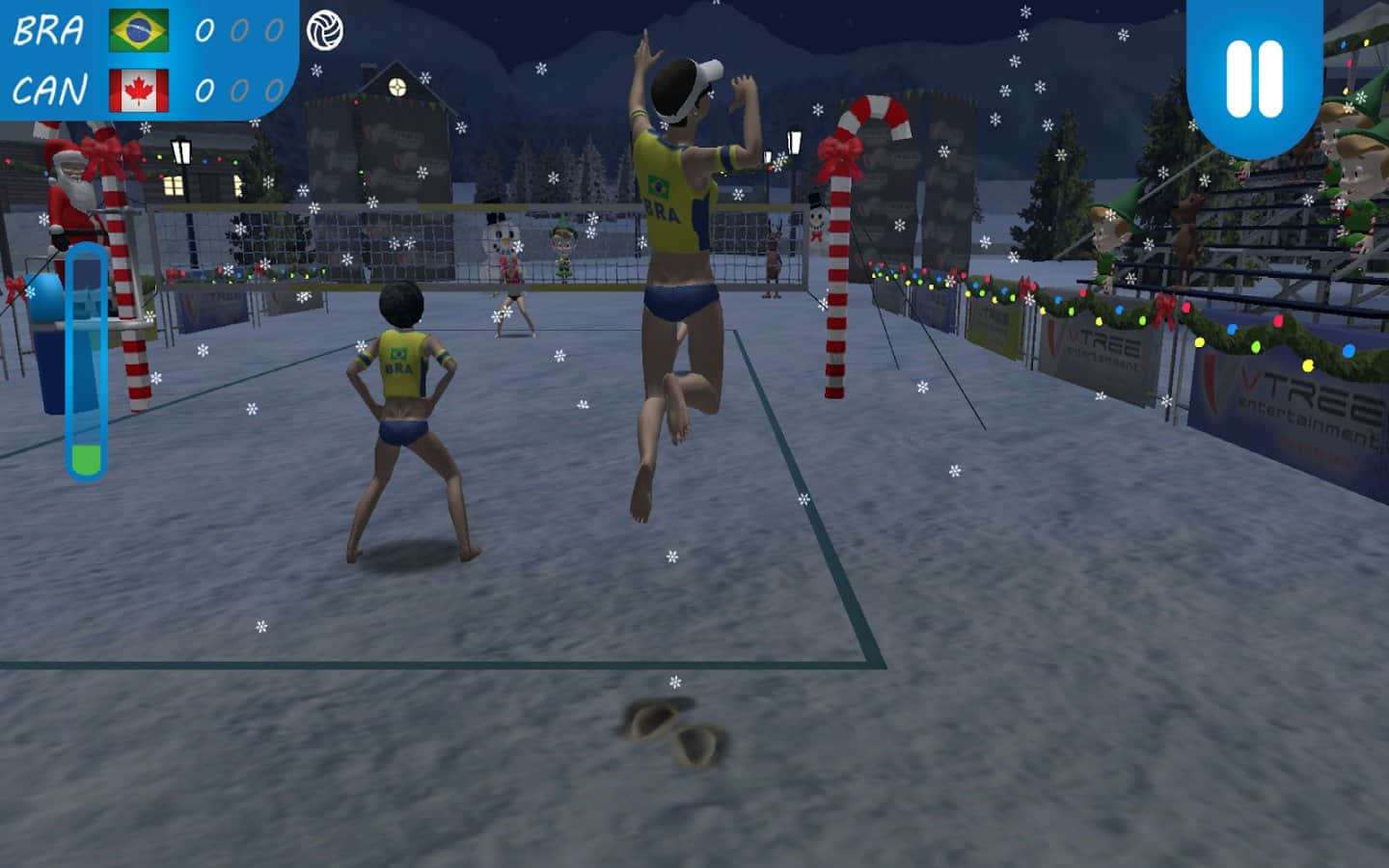Pause the volleyball match
This screenshot has width=1389, height=868.
[x=1254, y=77]
